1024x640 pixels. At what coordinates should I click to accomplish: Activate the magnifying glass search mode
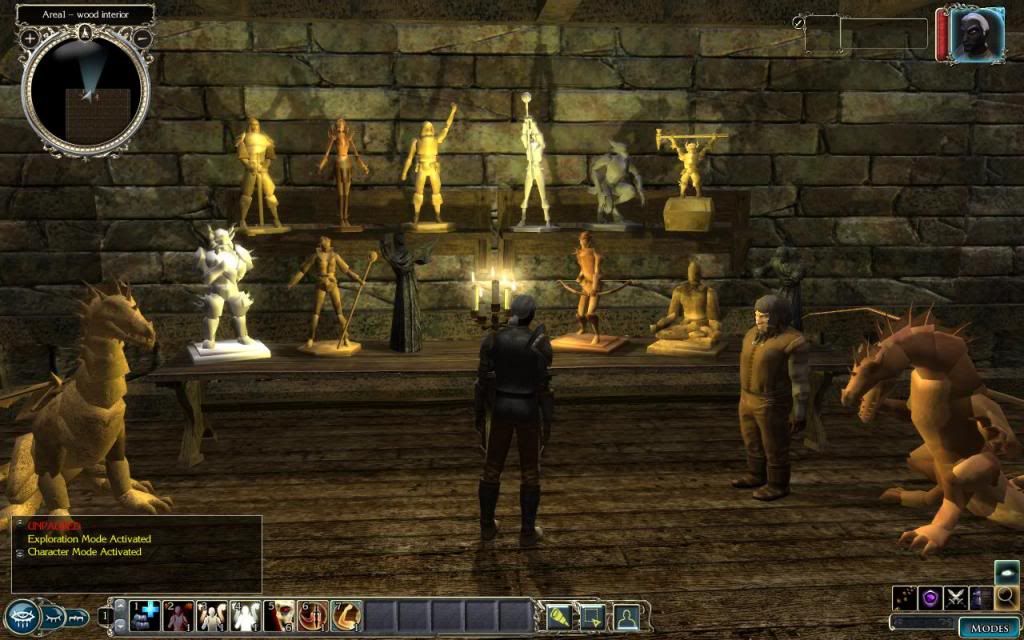click(1007, 597)
